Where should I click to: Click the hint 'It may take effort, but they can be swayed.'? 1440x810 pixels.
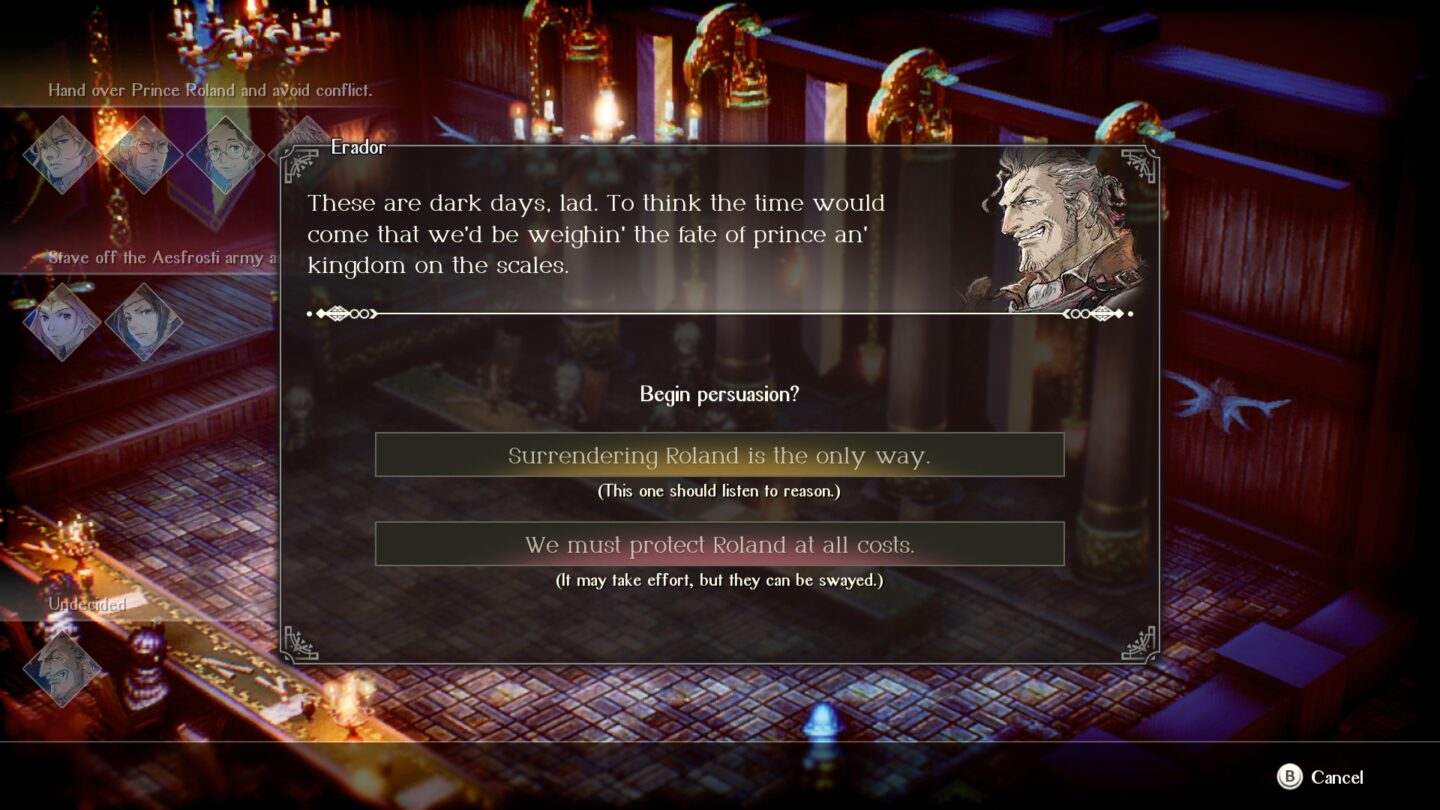pyautogui.click(x=719, y=579)
